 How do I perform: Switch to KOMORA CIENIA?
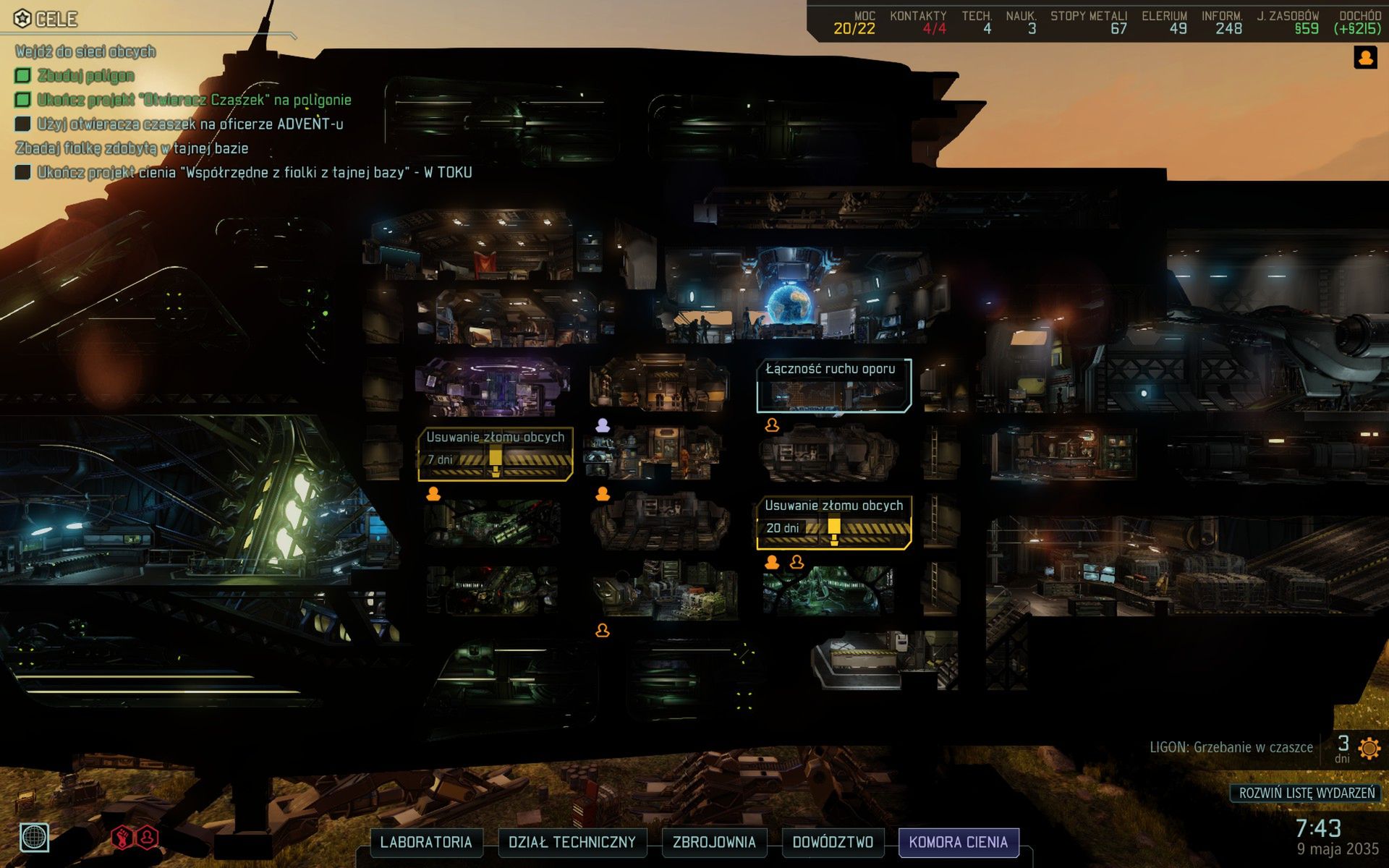958,842
